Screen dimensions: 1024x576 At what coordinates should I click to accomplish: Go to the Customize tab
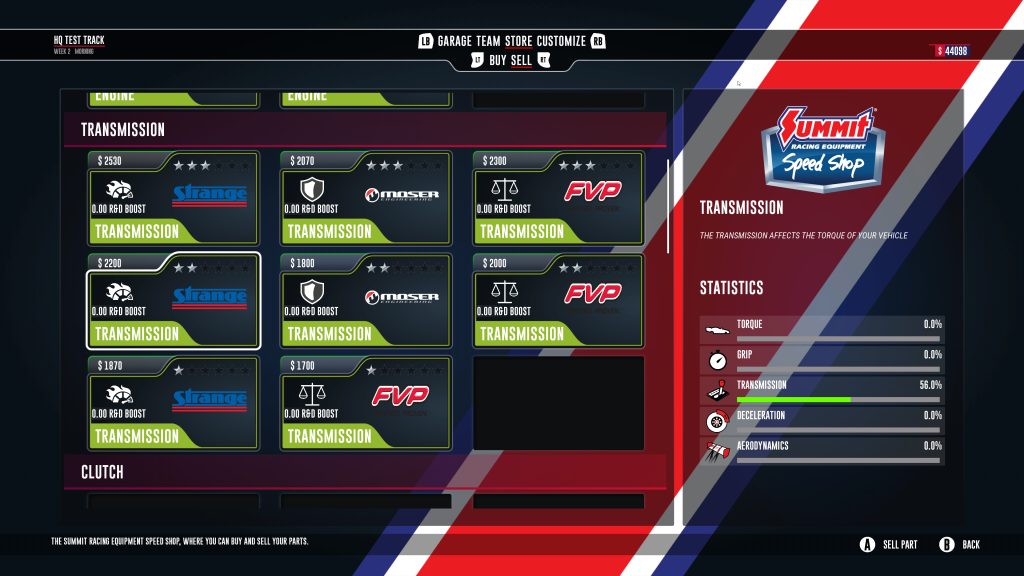pos(561,41)
